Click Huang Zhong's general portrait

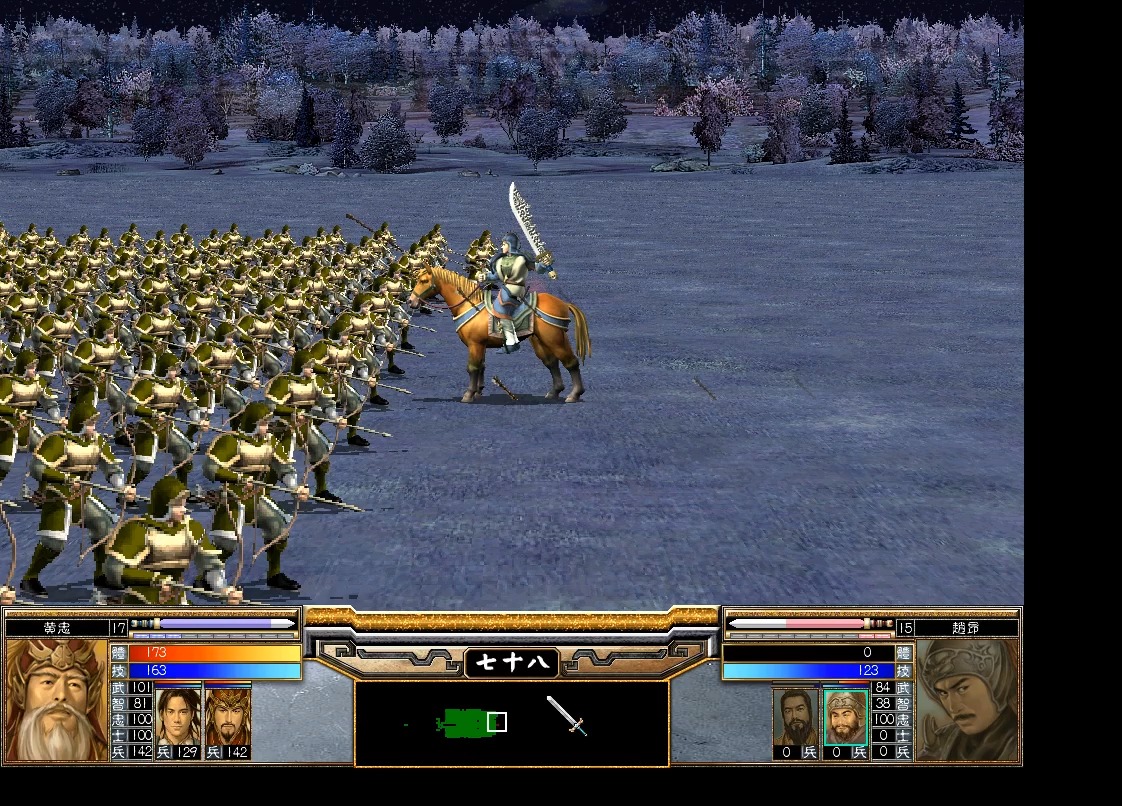[56, 700]
